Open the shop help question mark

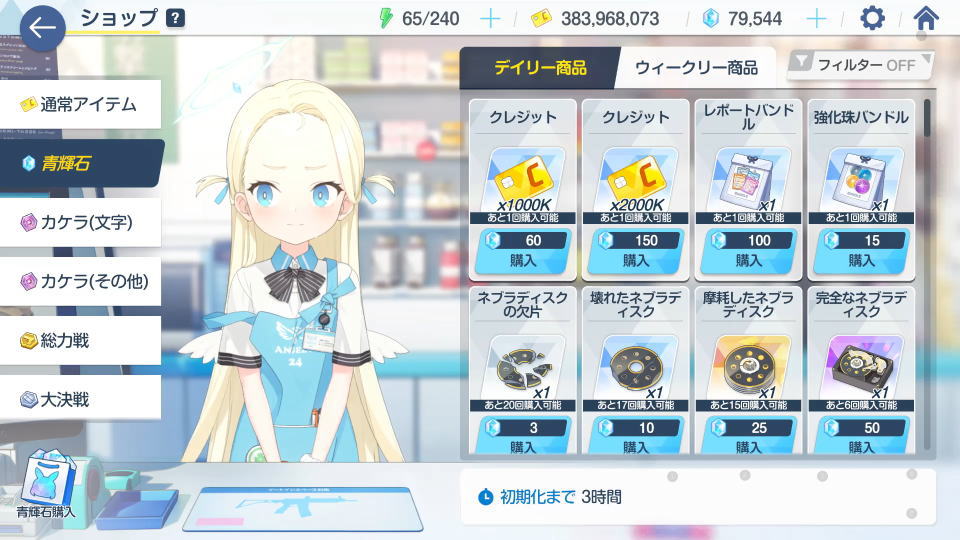point(175,18)
